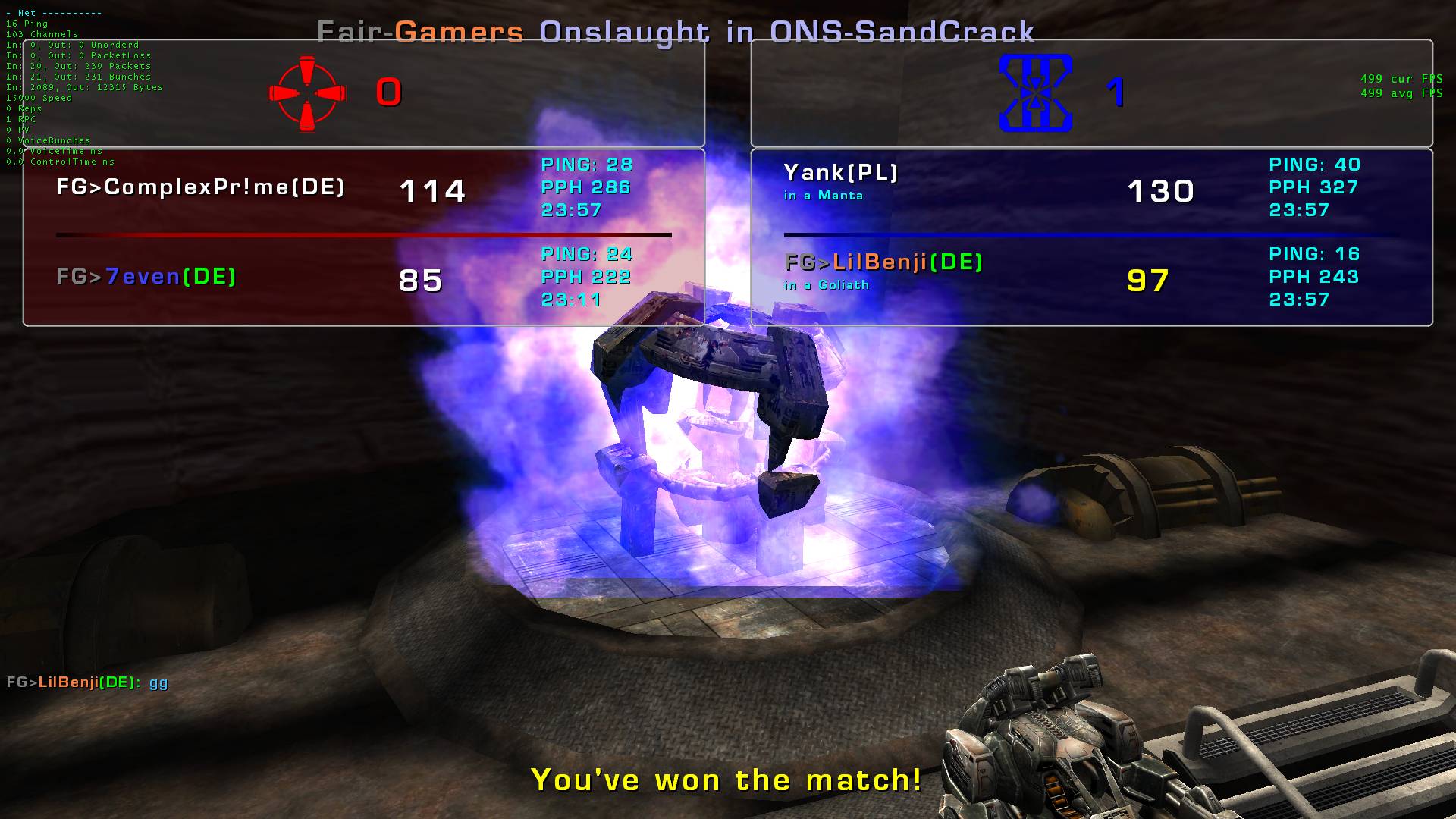Select player FG>ComplexPr!me(DE) on the scoreboard
Viewport: 1456px width, 819px height.
tap(200, 187)
